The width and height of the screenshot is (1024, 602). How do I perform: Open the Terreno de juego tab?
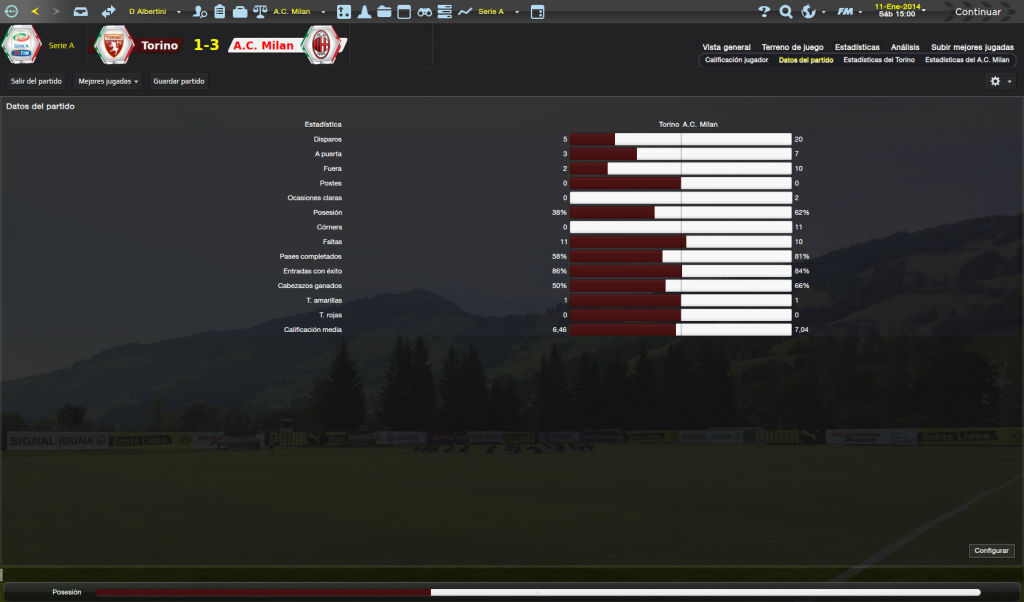[x=792, y=47]
